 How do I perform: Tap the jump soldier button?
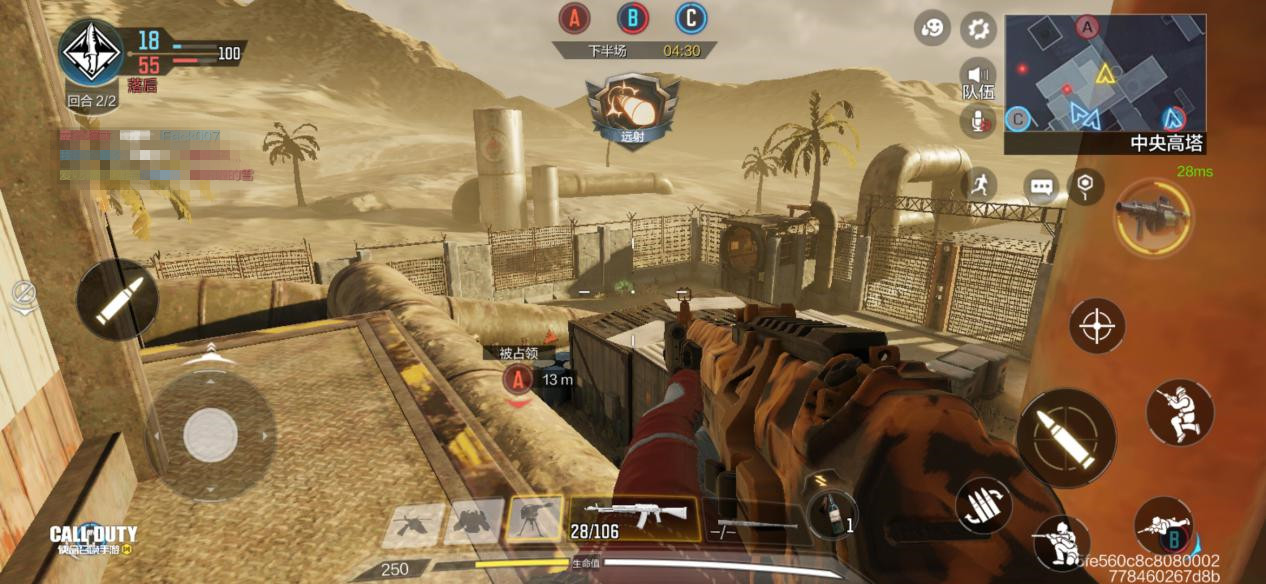point(1180,411)
